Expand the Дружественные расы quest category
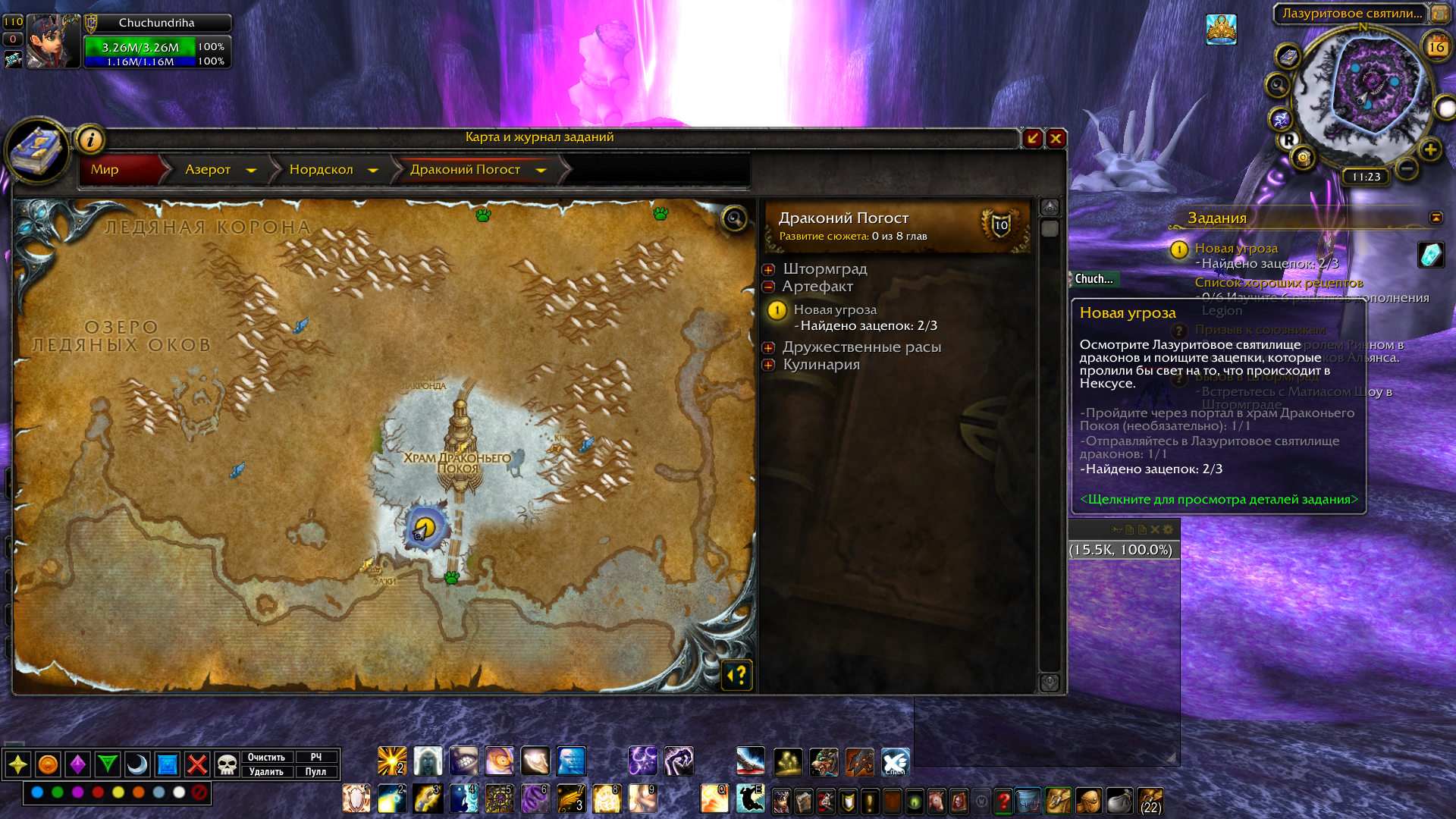The width and height of the screenshot is (1456, 819). [x=769, y=347]
